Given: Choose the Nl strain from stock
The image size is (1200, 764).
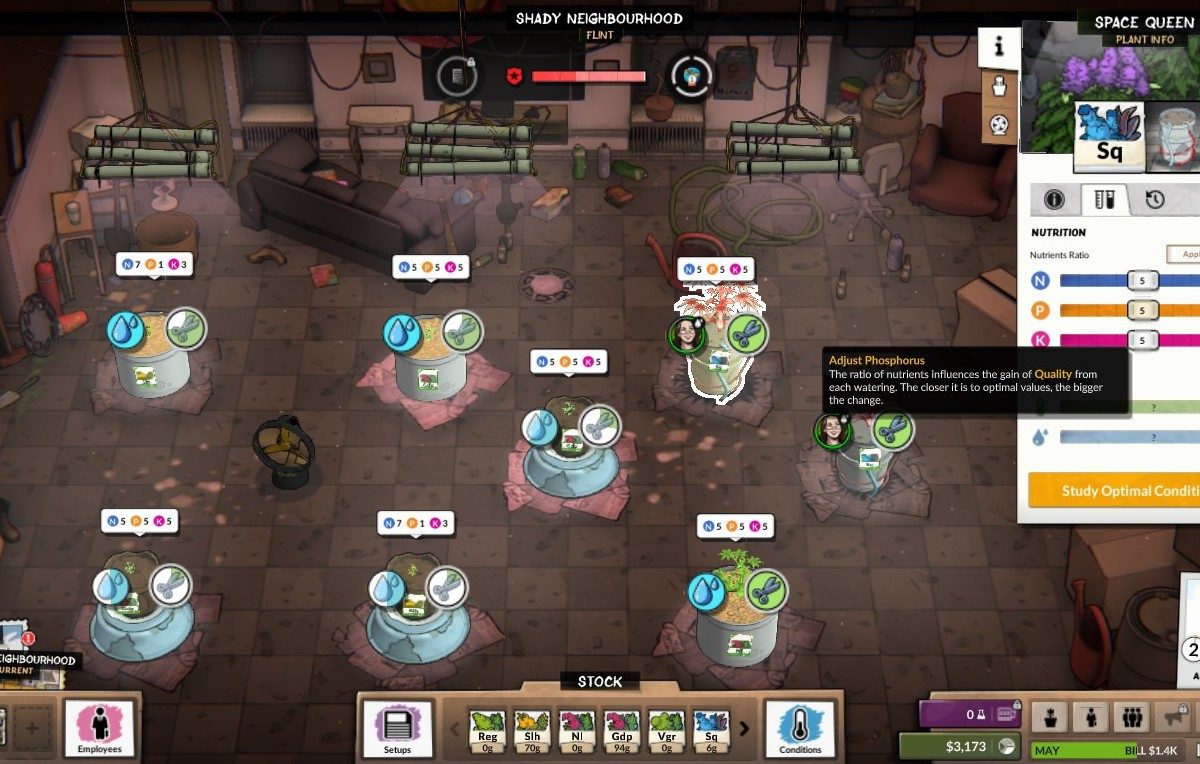Looking at the screenshot, I should tap(577, 729).
